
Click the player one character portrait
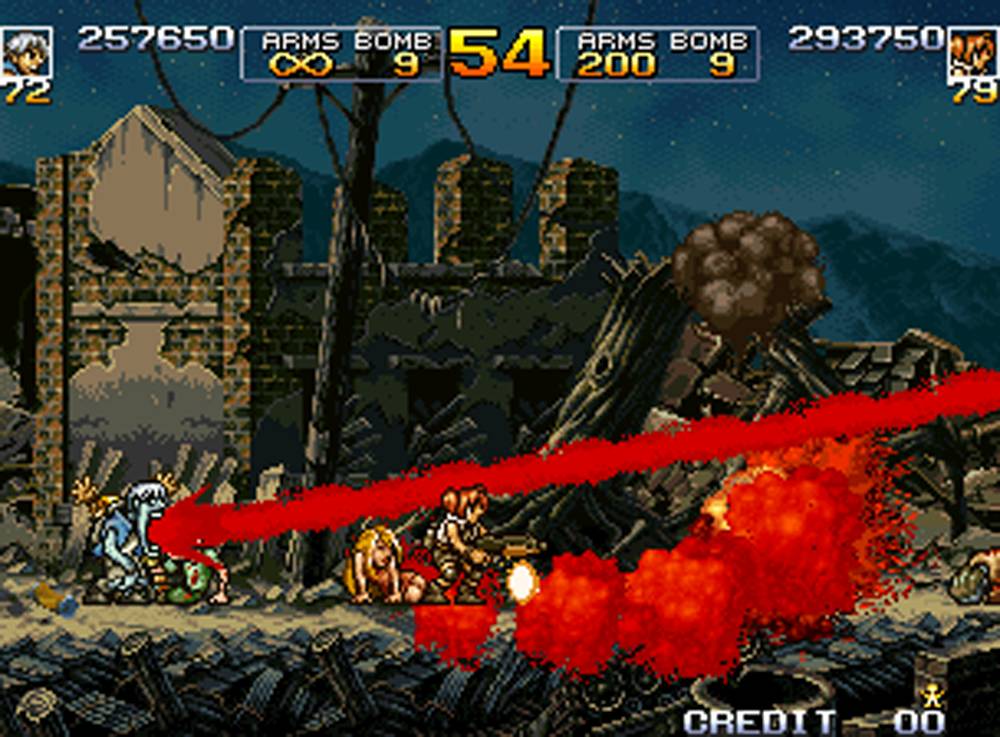25,52
